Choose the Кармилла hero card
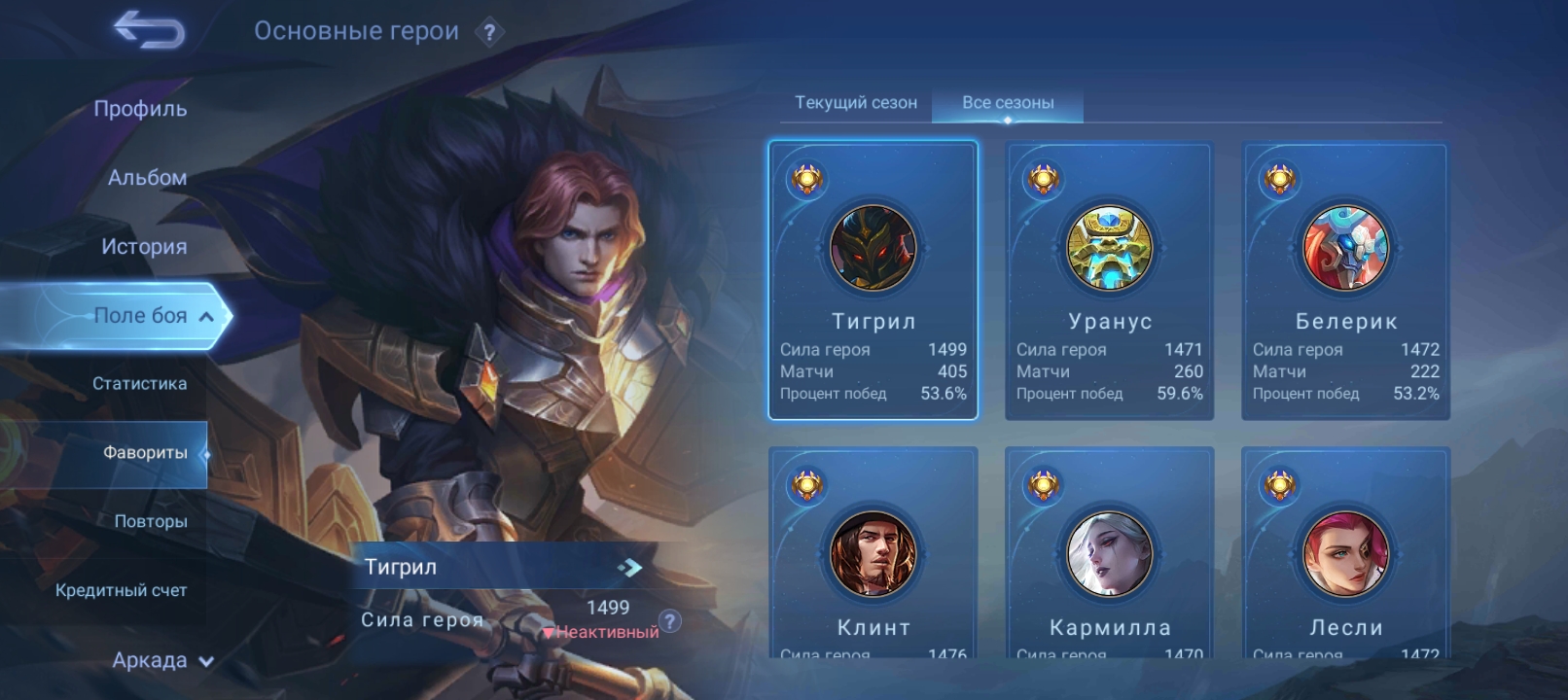 point(1109,554)
